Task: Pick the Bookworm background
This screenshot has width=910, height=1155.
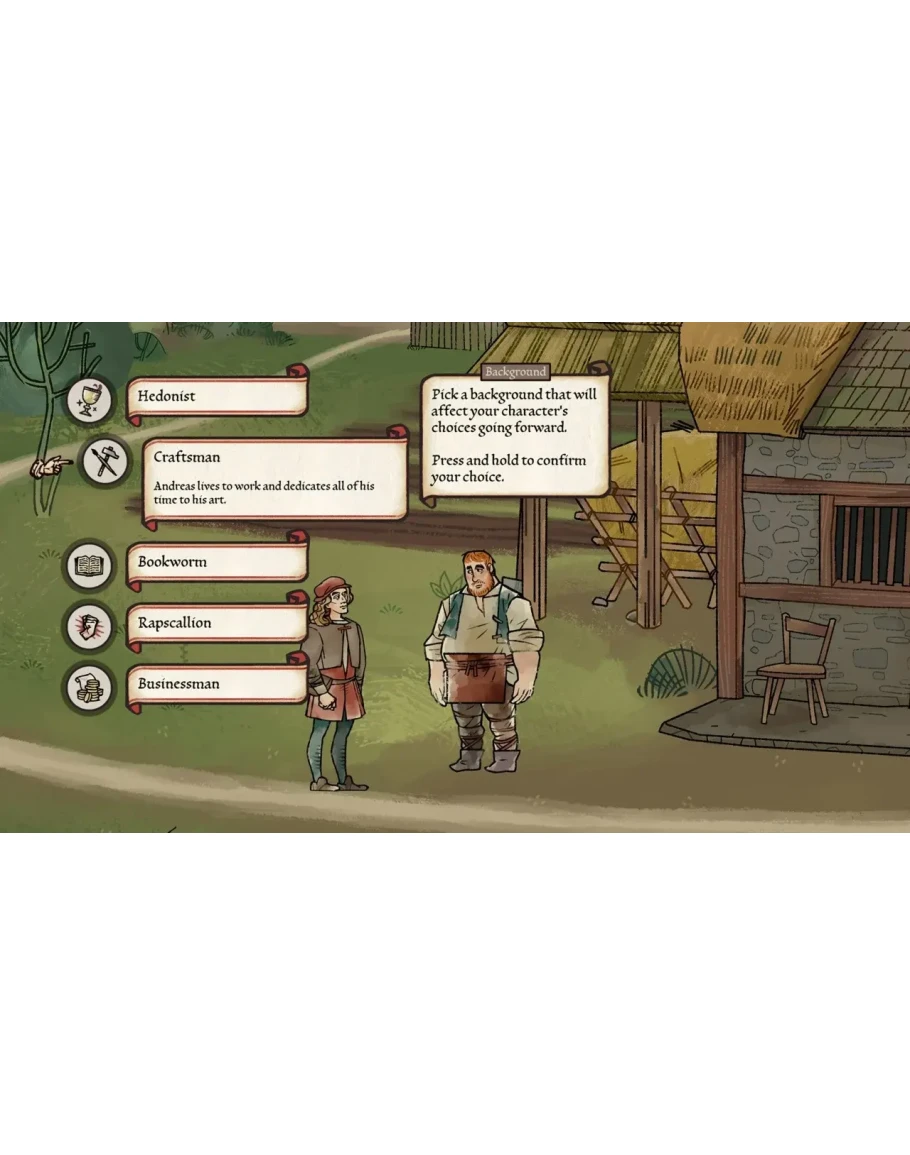Action: point(217,562)
